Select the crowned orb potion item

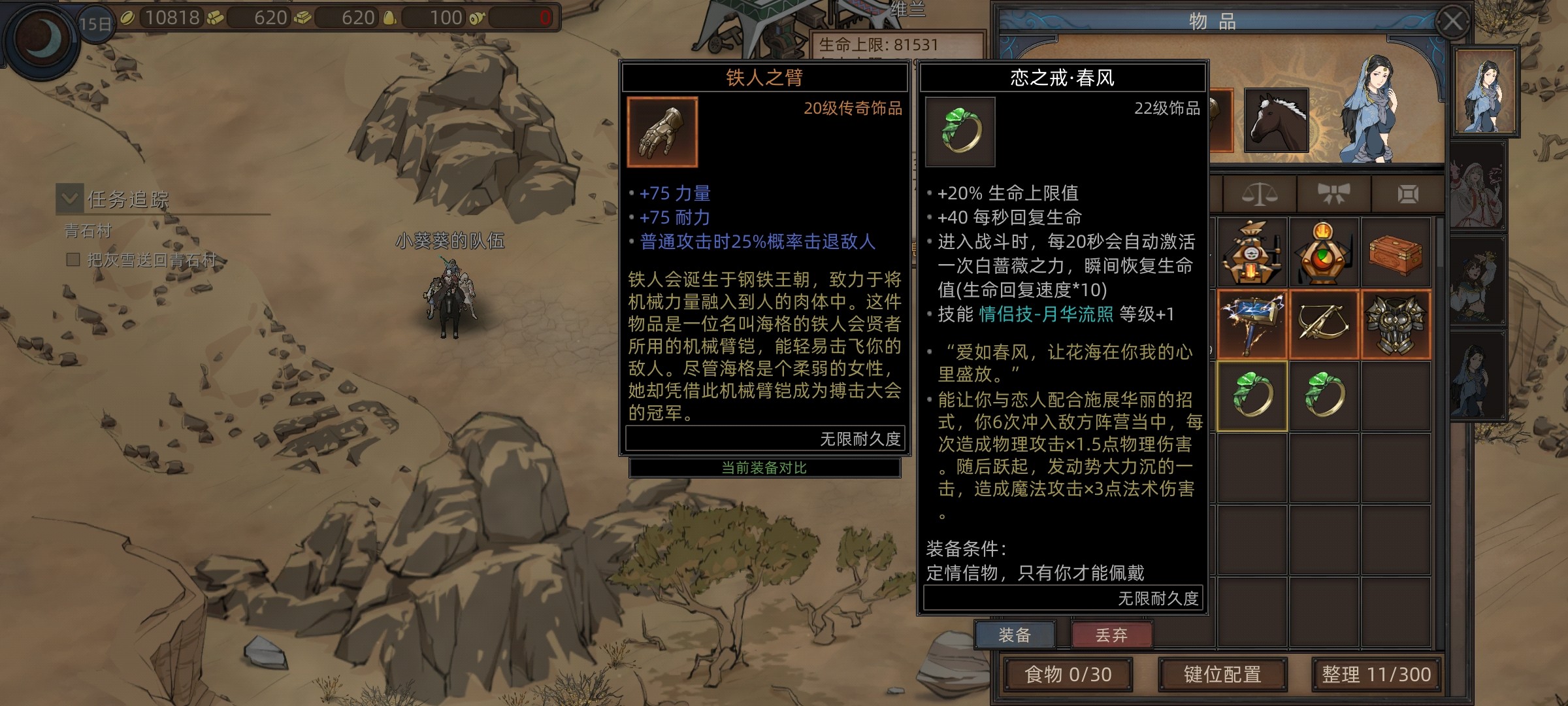click(1324, 254)
